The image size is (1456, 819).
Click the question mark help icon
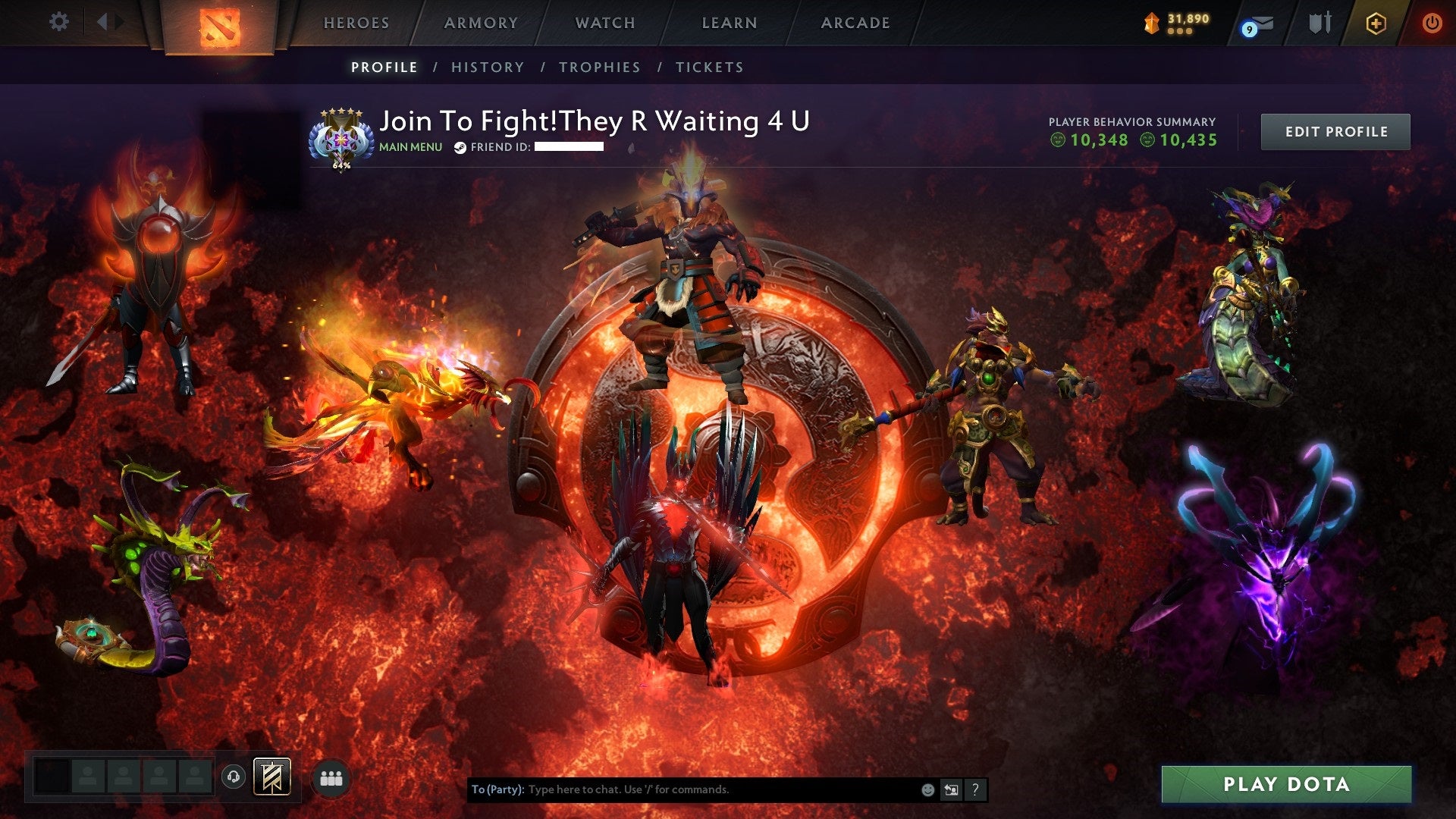click(x=976, y=790)
